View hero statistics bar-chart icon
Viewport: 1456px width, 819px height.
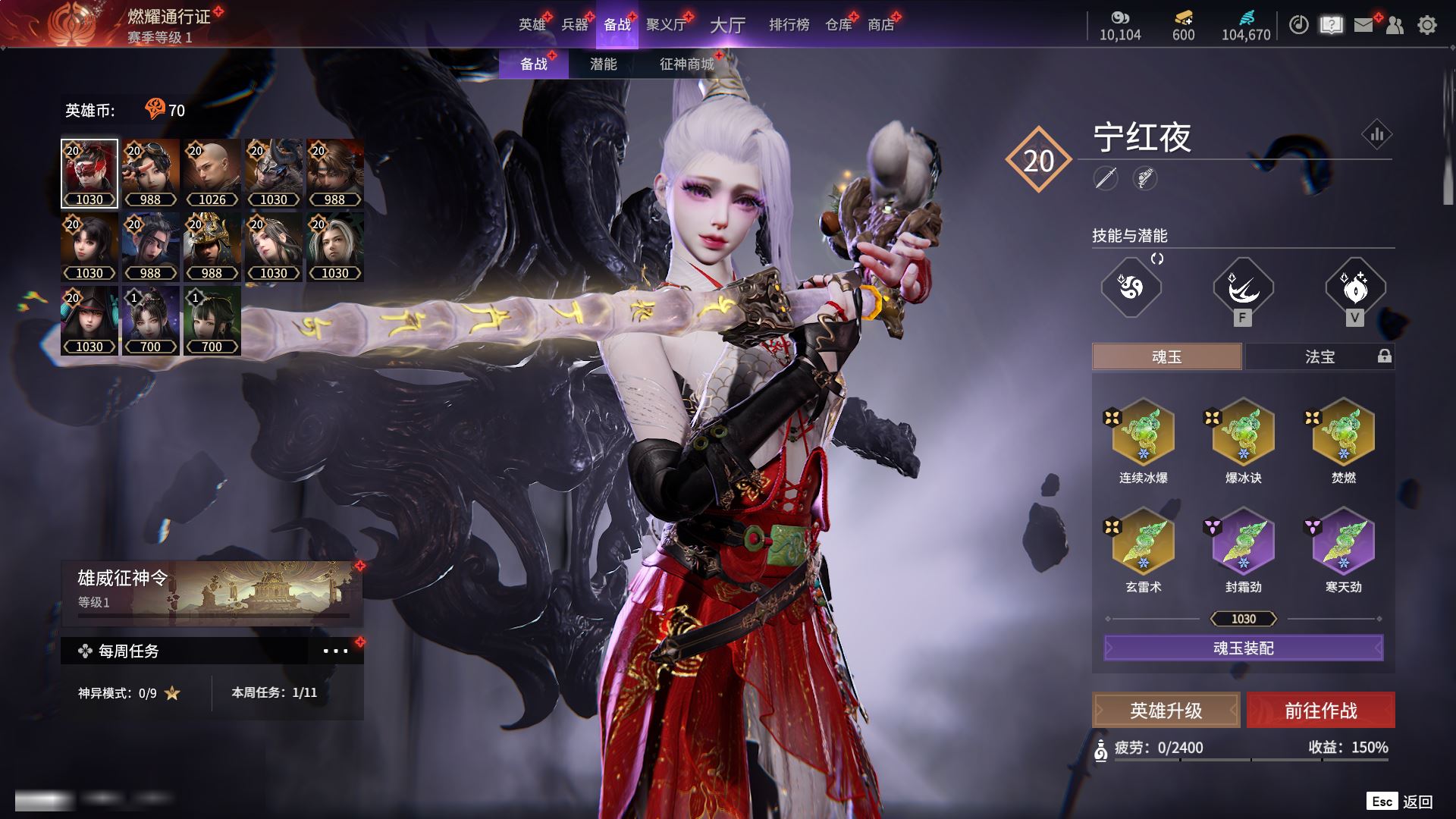[x=1376, y=135]
